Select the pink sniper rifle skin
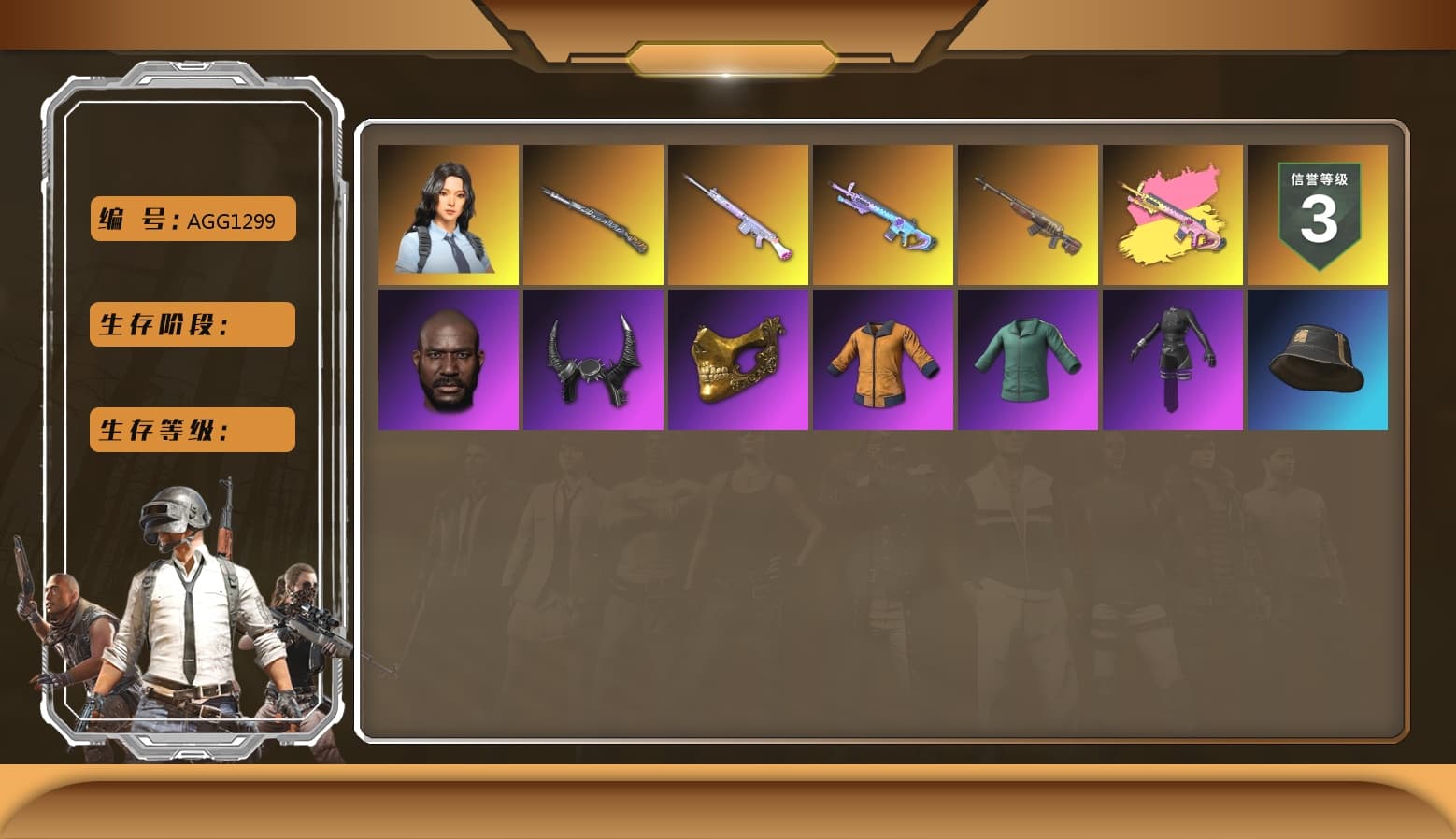Image resolution: width=1456 pixels, height=839 pixels. pos(738,214)
